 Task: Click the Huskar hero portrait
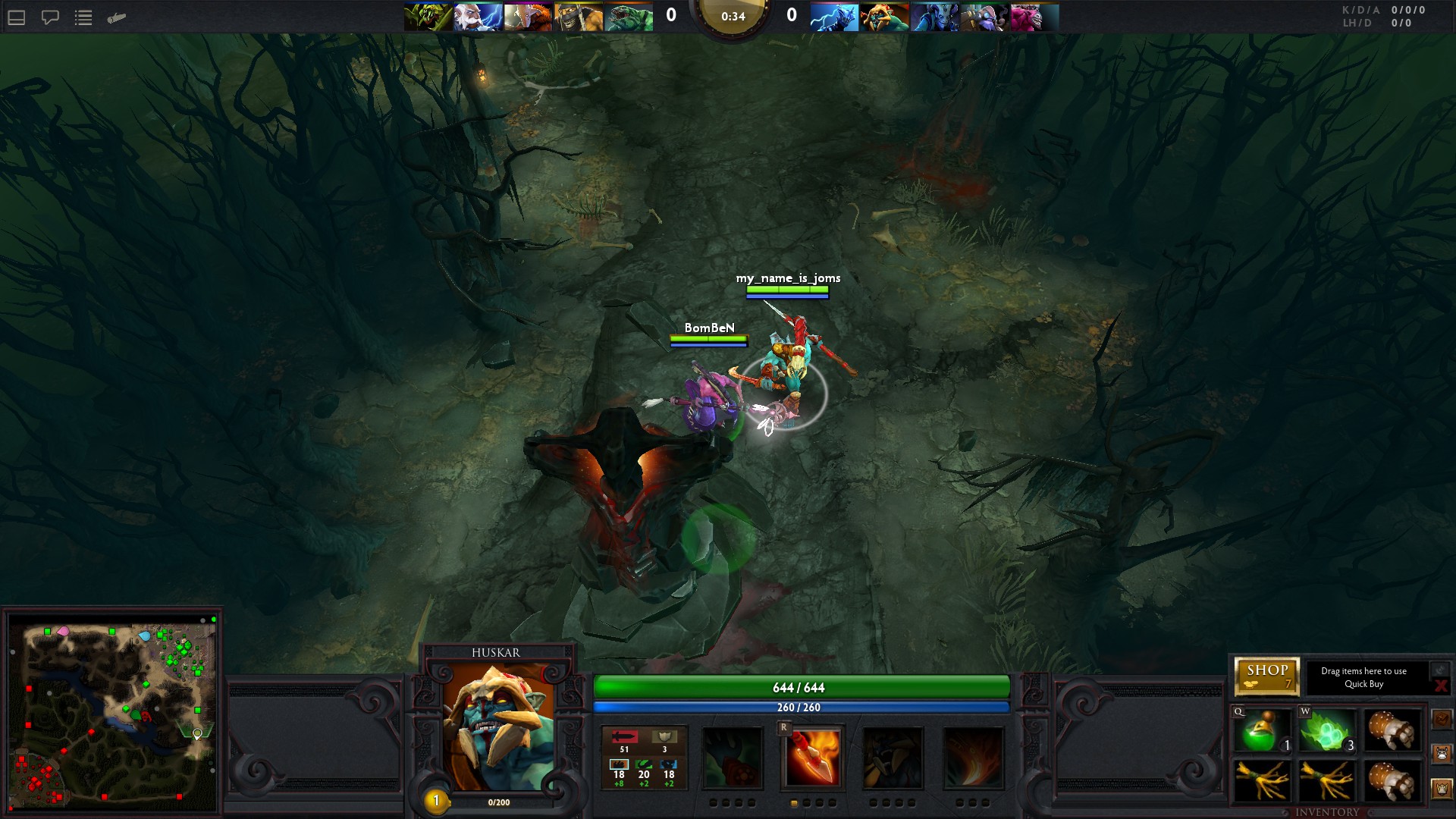point(497,727)
